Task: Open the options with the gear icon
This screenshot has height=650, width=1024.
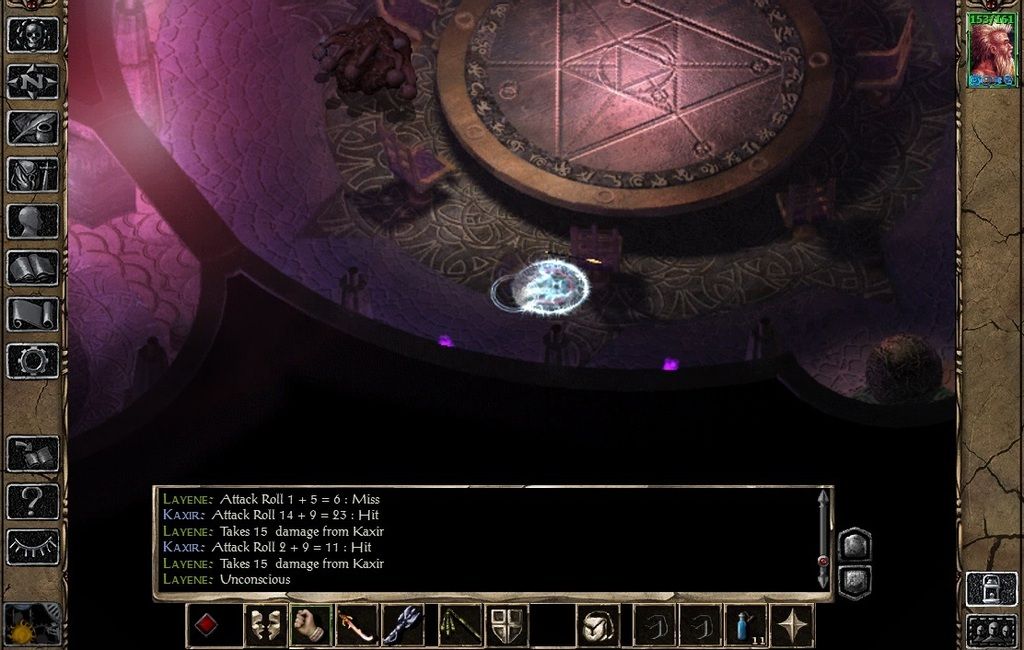Action: pos(33,360)
